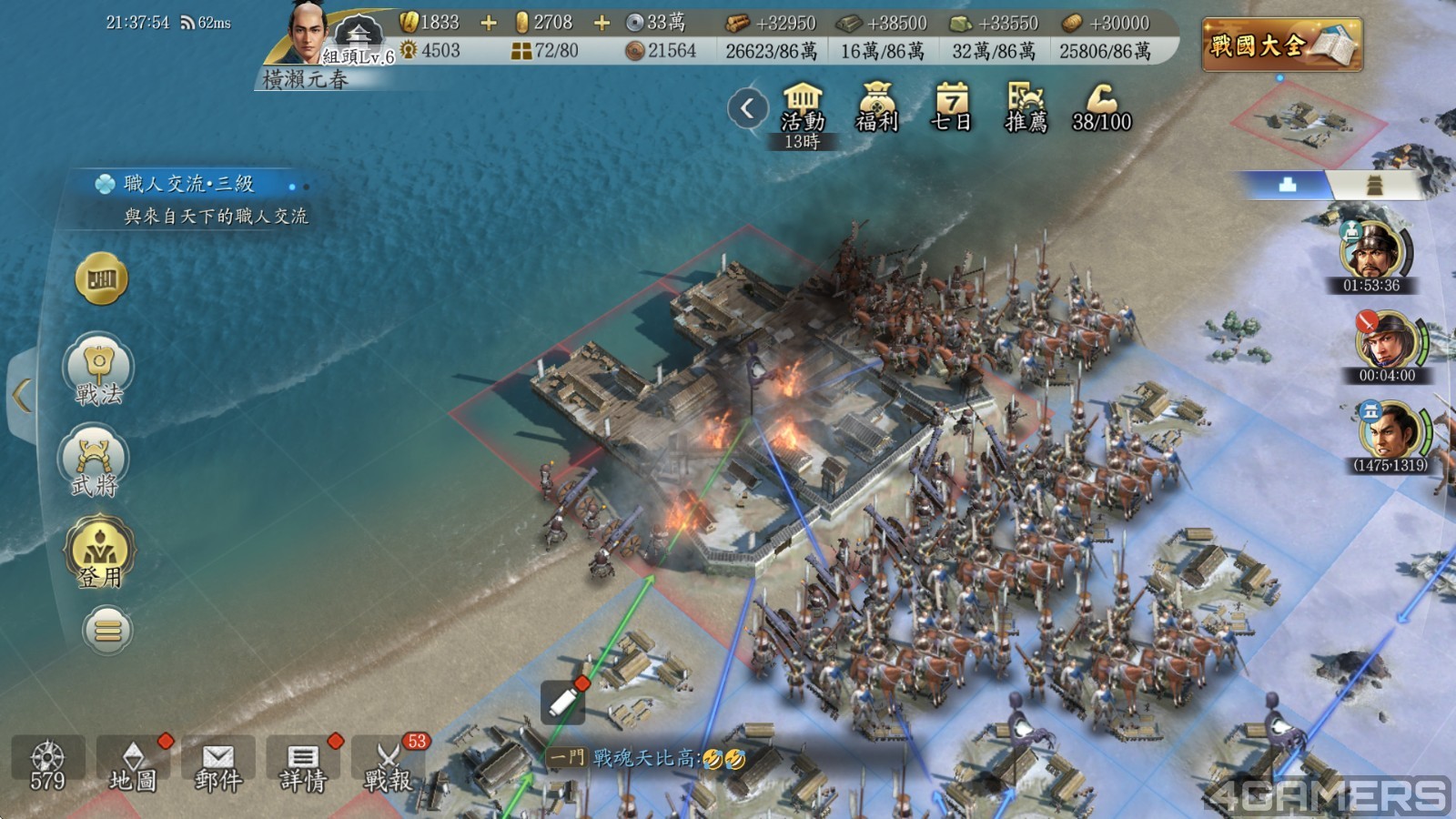Open the round three-line menu button
Image resolution: width=1456 pixels, height=819 pixels.
tap(107, 630)
